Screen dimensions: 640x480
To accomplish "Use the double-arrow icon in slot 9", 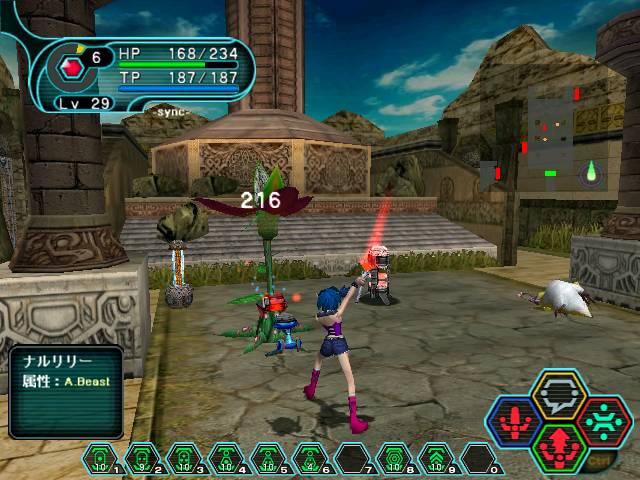I will [x=436, y=457].
